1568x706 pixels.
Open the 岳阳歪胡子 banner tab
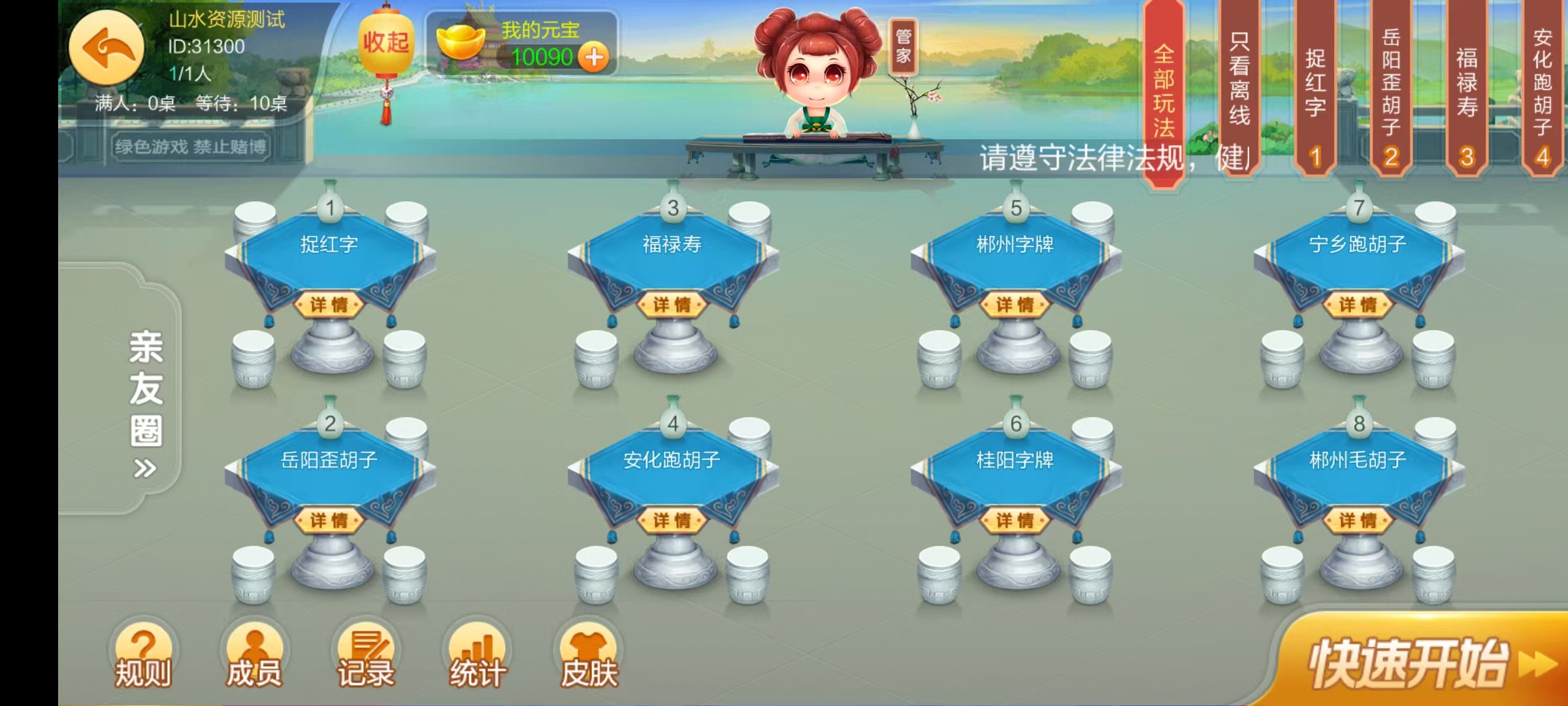coord(1390,85)
